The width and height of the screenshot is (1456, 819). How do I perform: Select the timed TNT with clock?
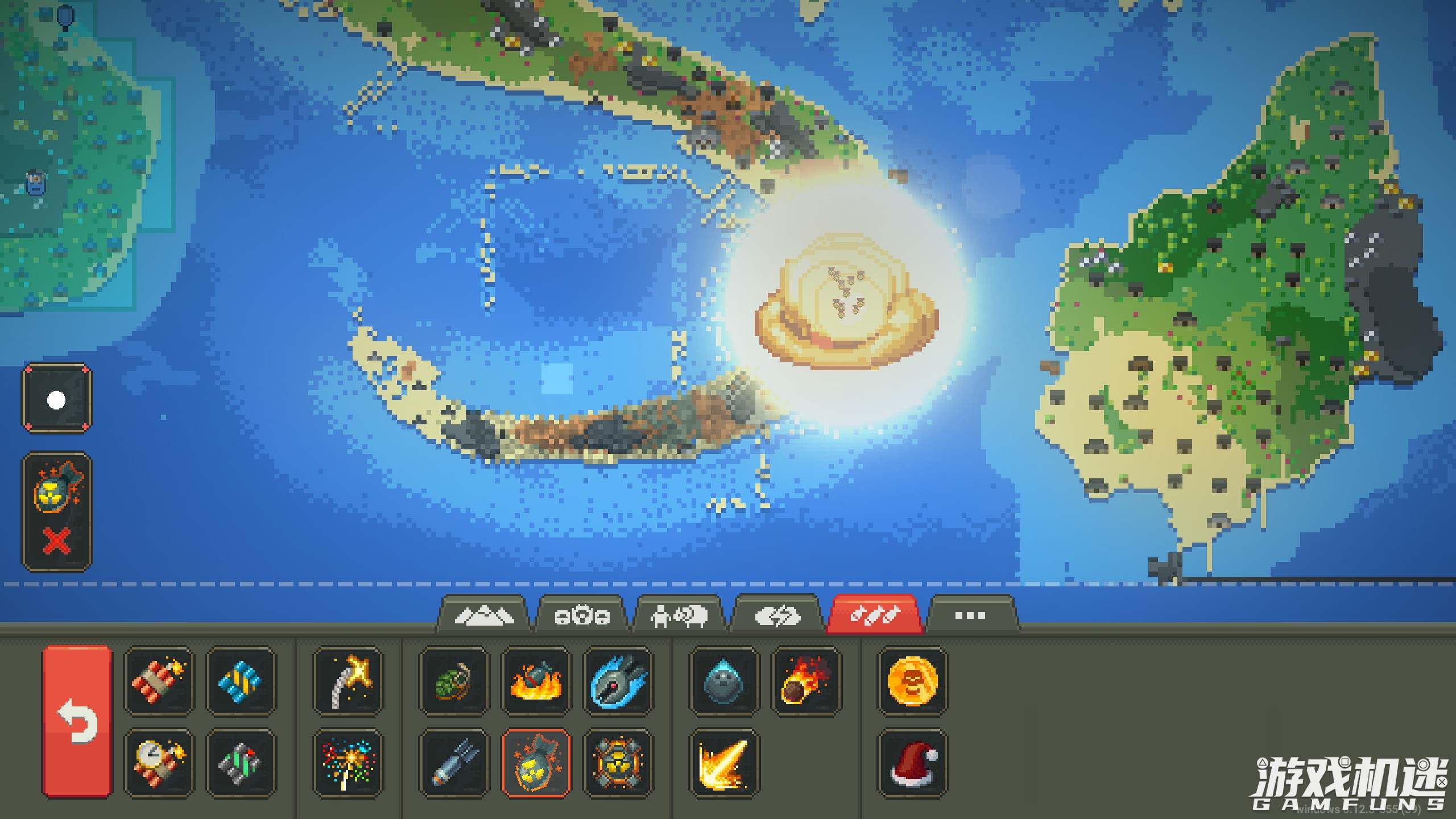click(159, 763)
